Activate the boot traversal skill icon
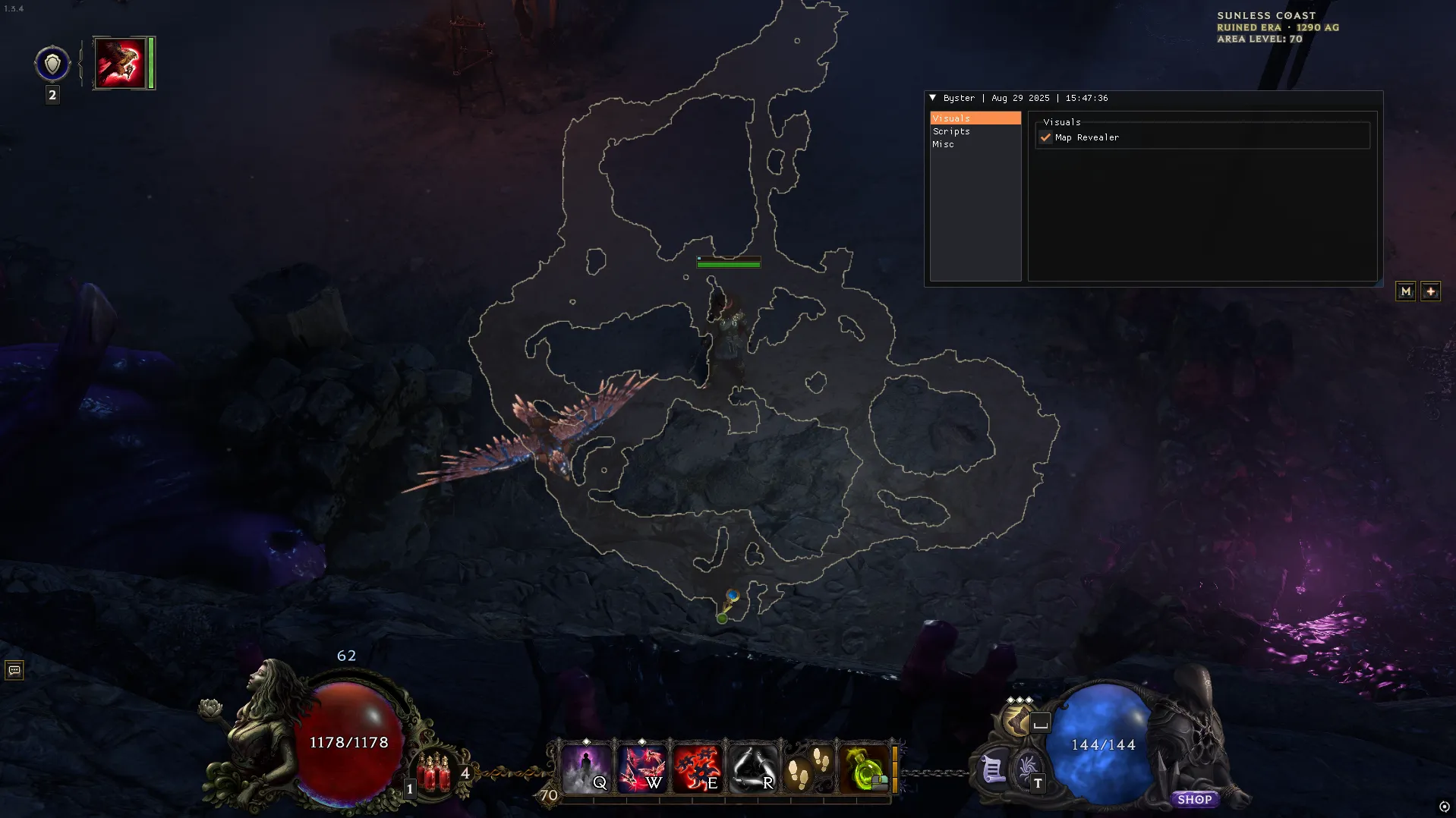The width and height of the screenshot is (1456, 818). (1017, 719)
